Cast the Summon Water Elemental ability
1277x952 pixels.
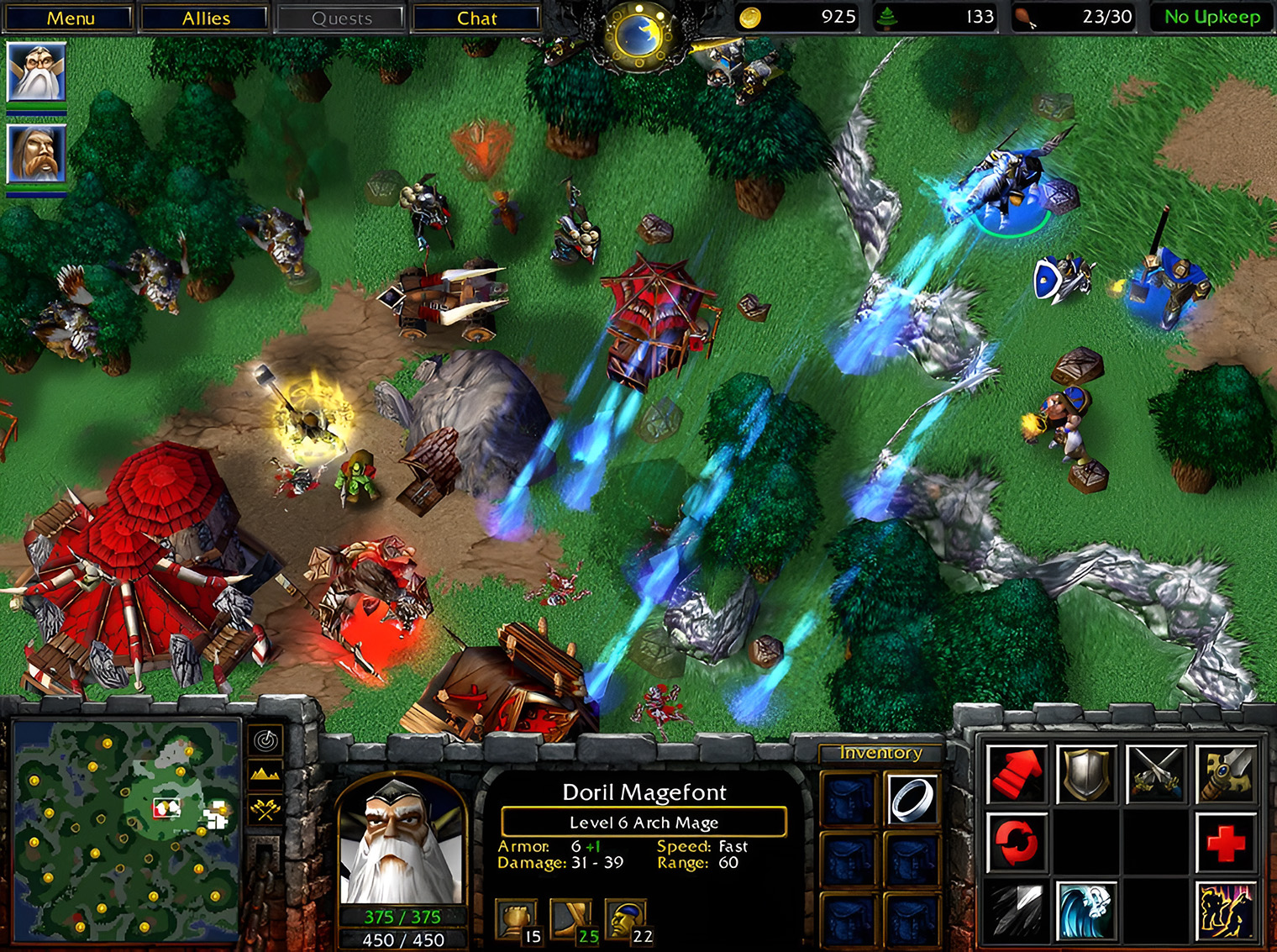1086,911
